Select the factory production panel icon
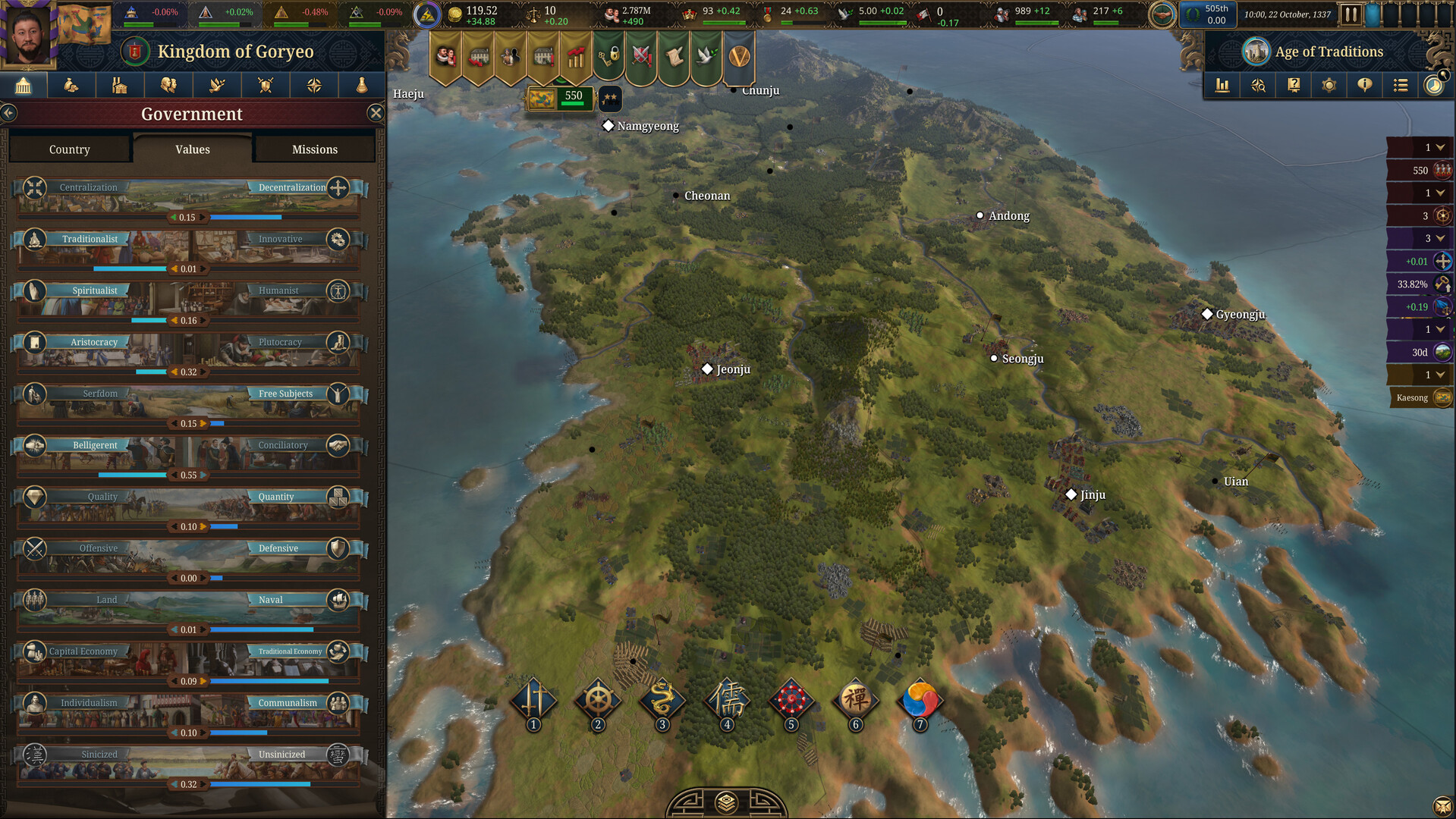1456x819 pixels. point(120,85)
